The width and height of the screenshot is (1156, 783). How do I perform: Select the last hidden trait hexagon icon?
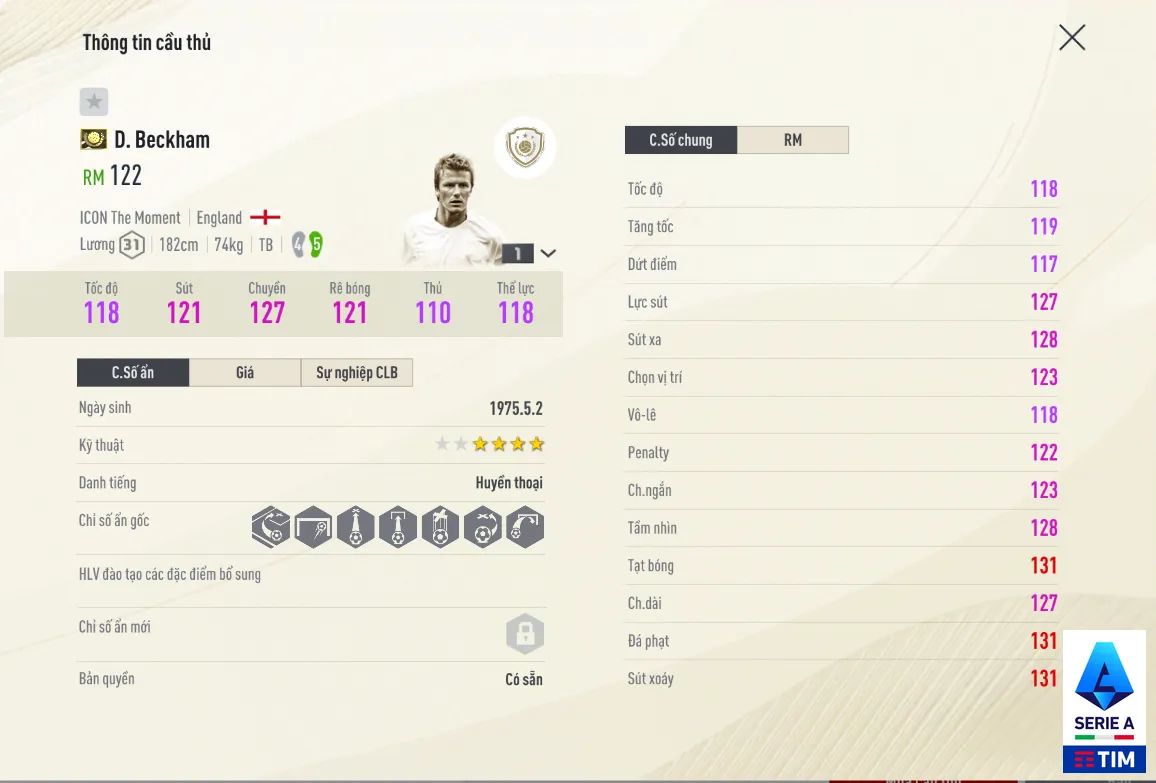tap(525, 527)
